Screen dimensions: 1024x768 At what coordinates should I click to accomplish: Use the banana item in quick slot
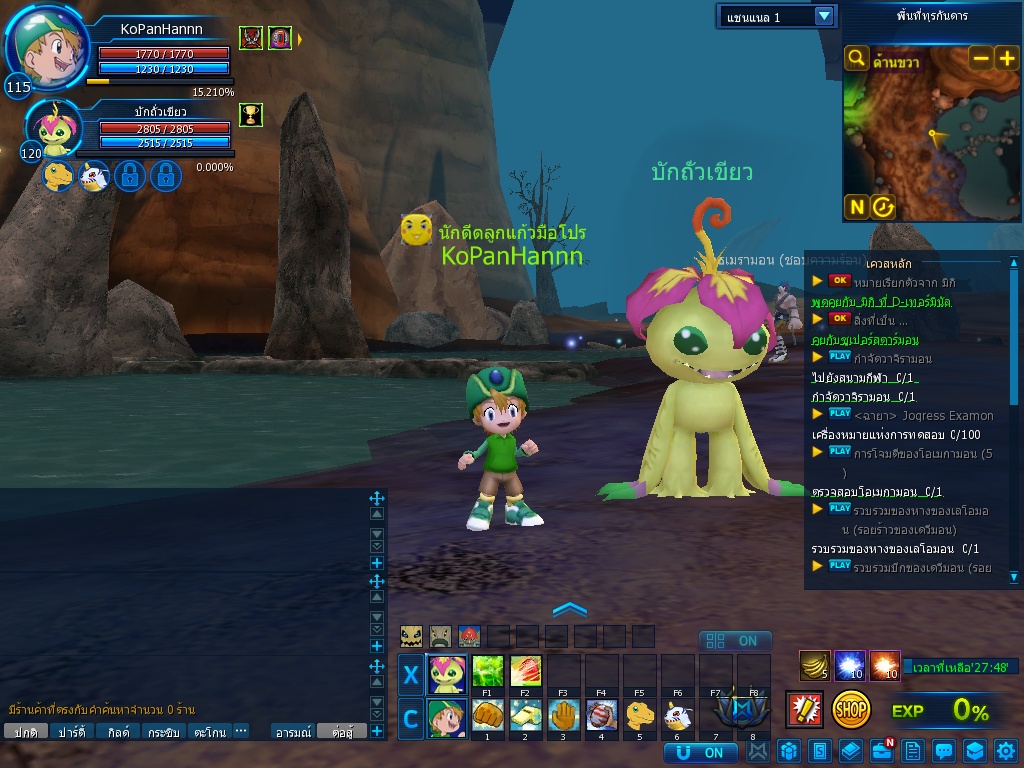click(x=815, y=665)
